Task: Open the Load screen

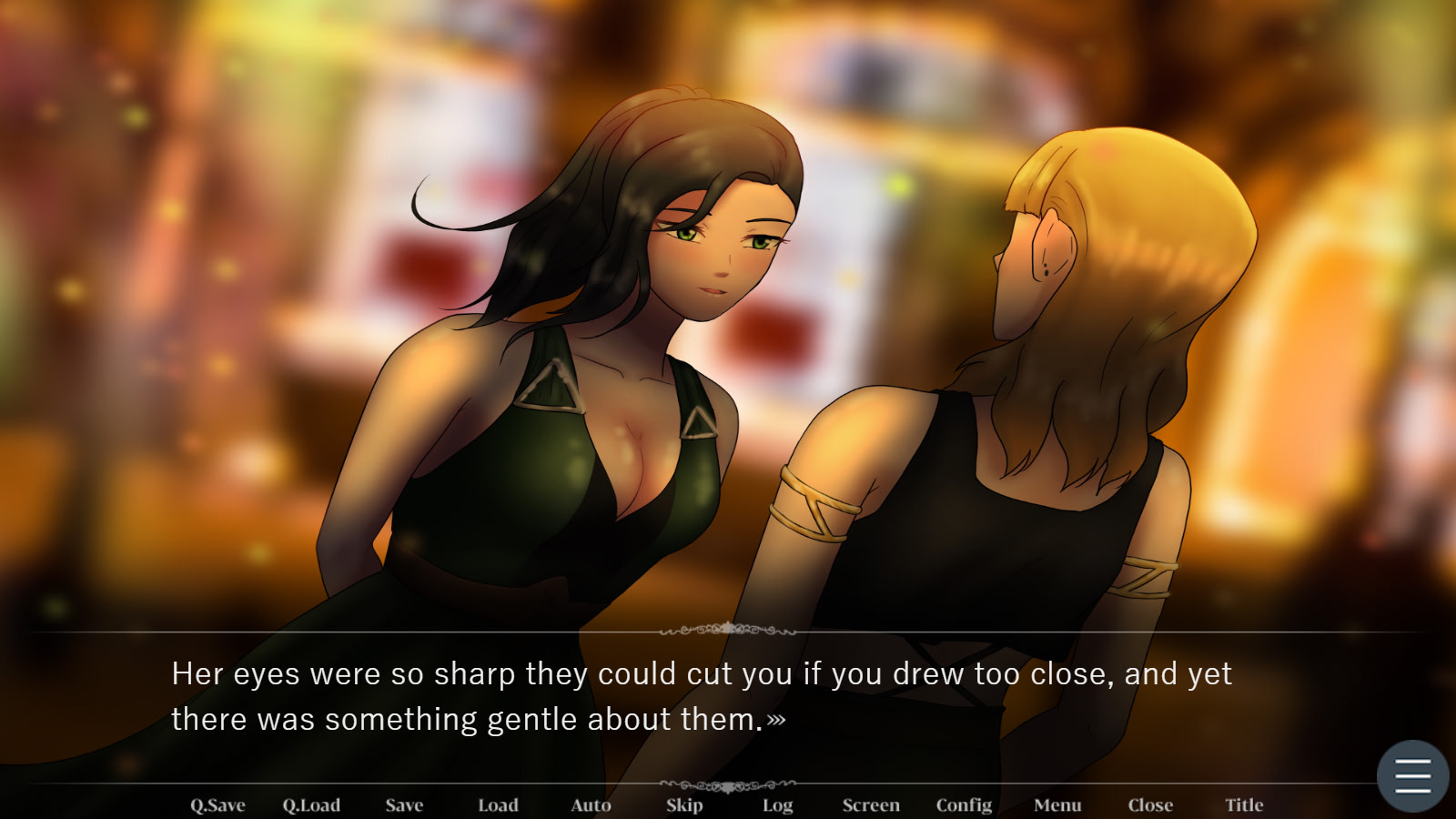Action: pyautogui.click(x=498, y=804)
